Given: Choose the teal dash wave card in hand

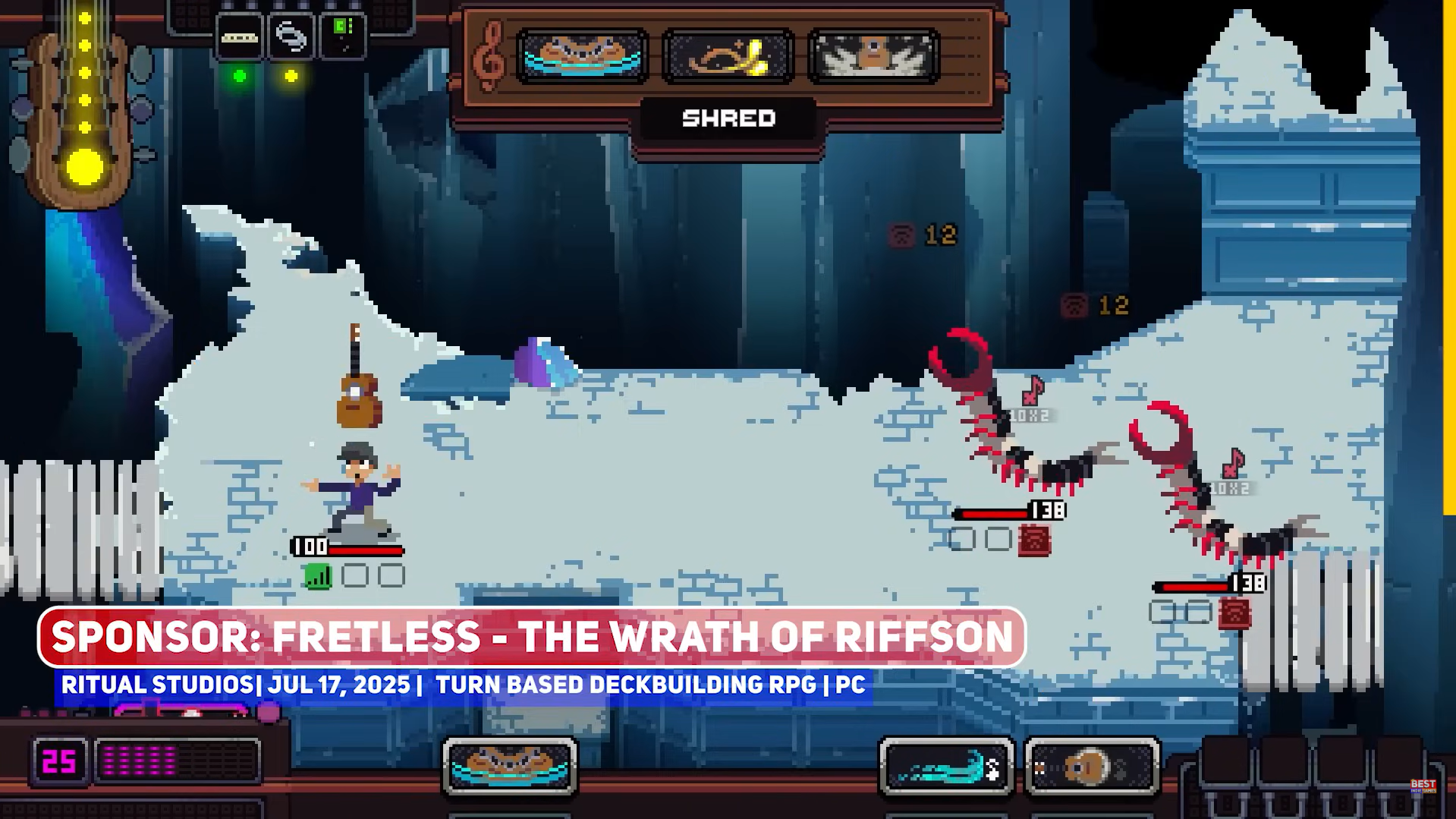Looking at the screenshot, I should click(946, 767).
